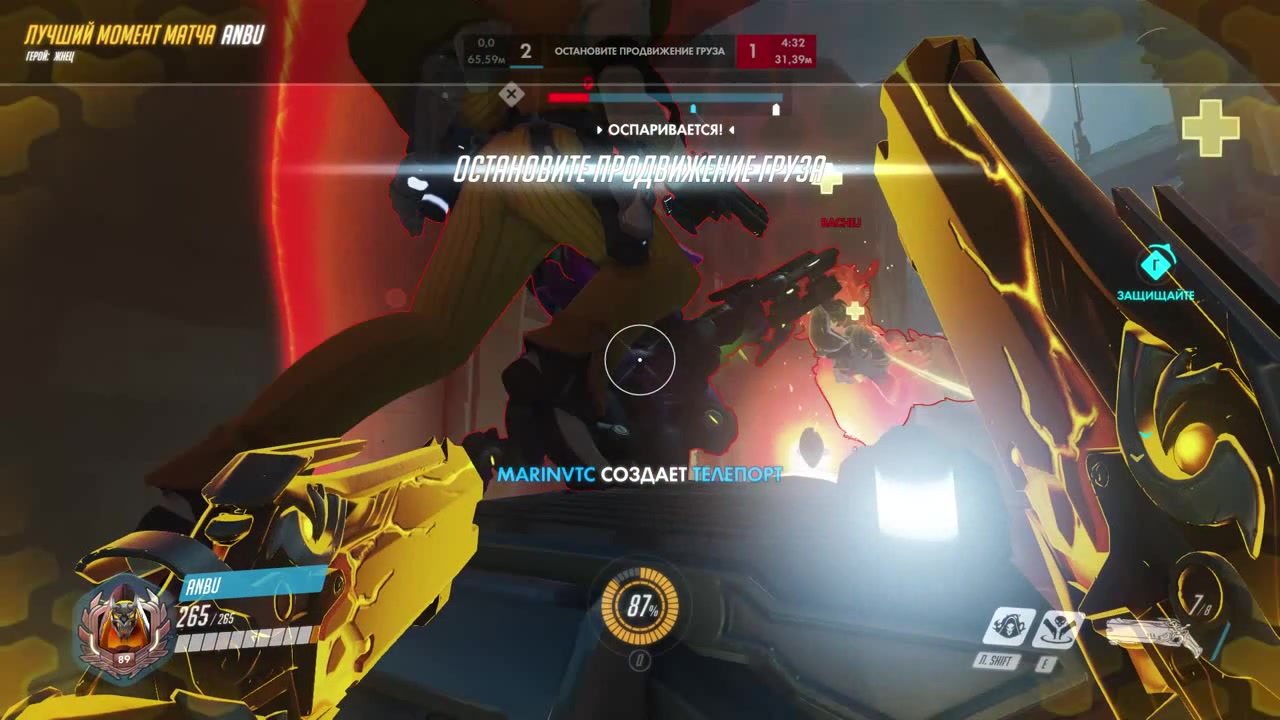Viewport: 1280px width, 720px height.
Task: Click the plus healing icon near the right edge
Action: point(1213,128)
